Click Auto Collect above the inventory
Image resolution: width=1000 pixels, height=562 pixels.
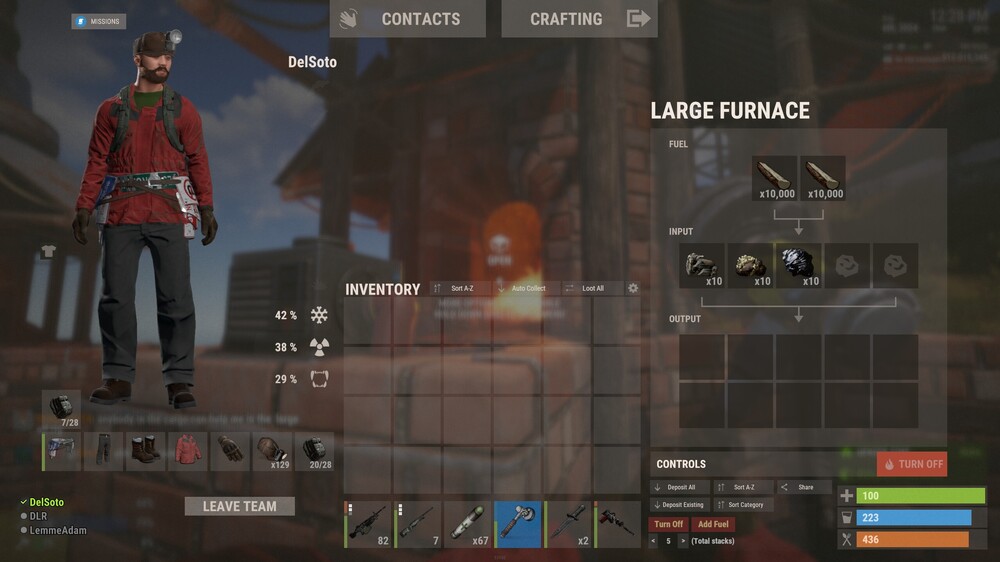522,288
